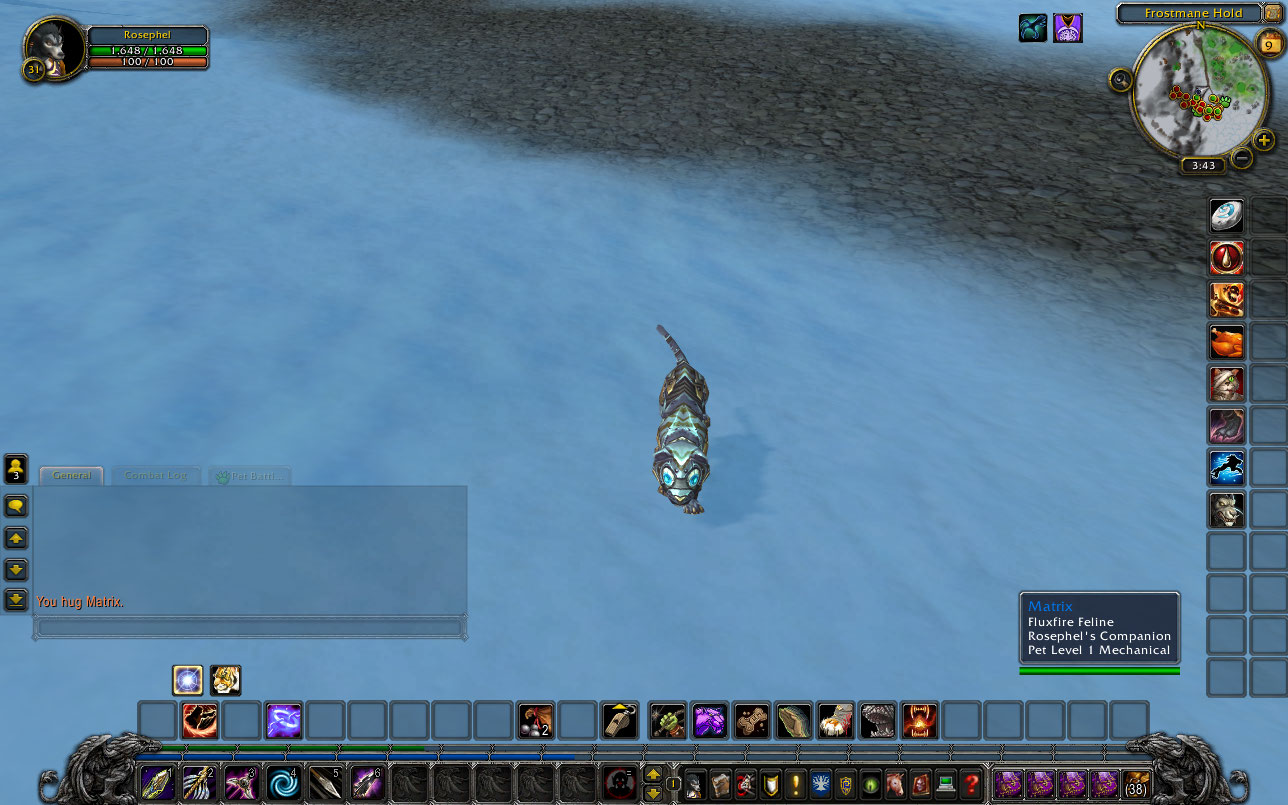Click the purple buff icon near the minimap
The image size is (1288, 805).
(1068, 28)
